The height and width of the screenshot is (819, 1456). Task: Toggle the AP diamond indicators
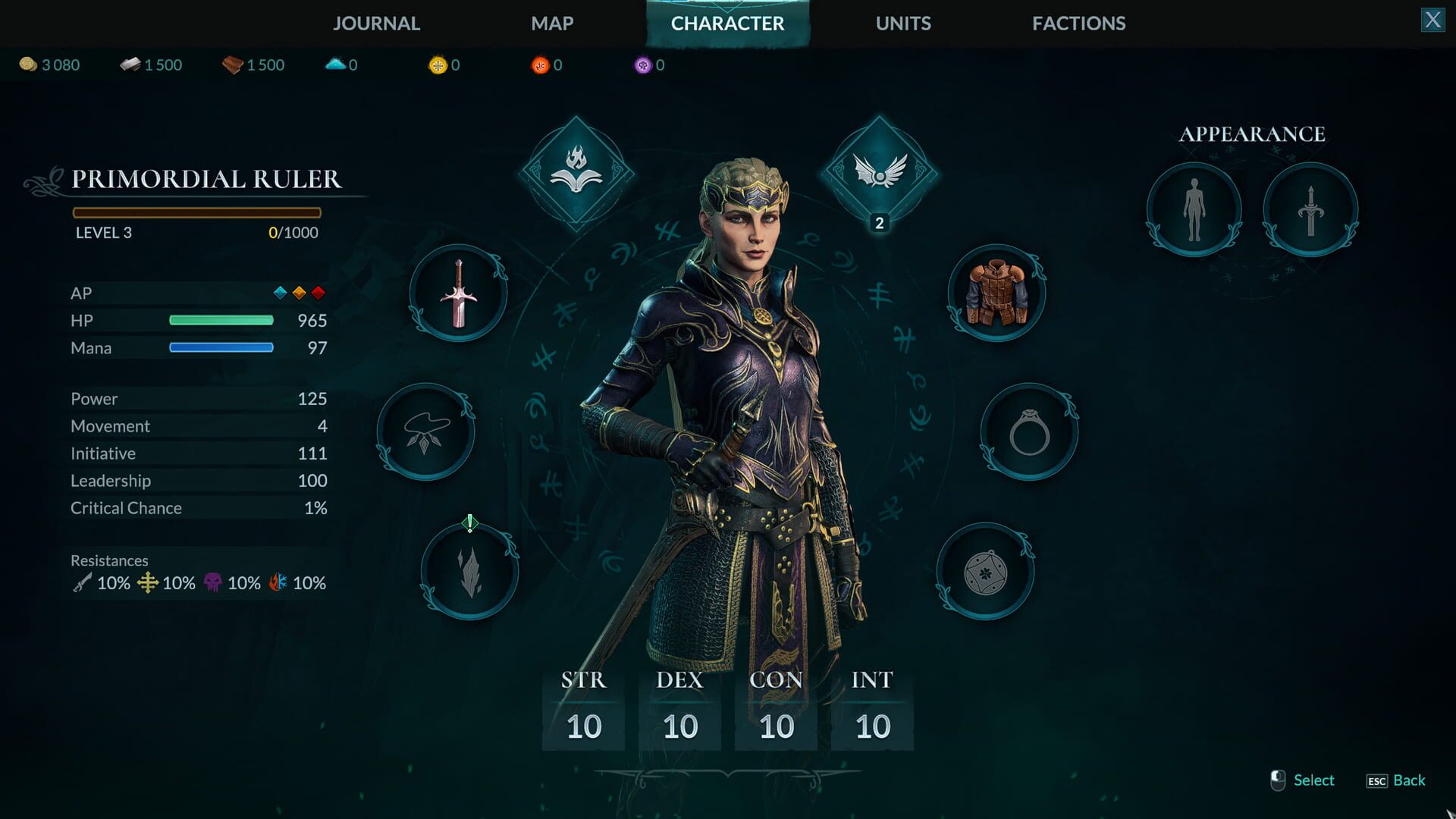(299, 293)
